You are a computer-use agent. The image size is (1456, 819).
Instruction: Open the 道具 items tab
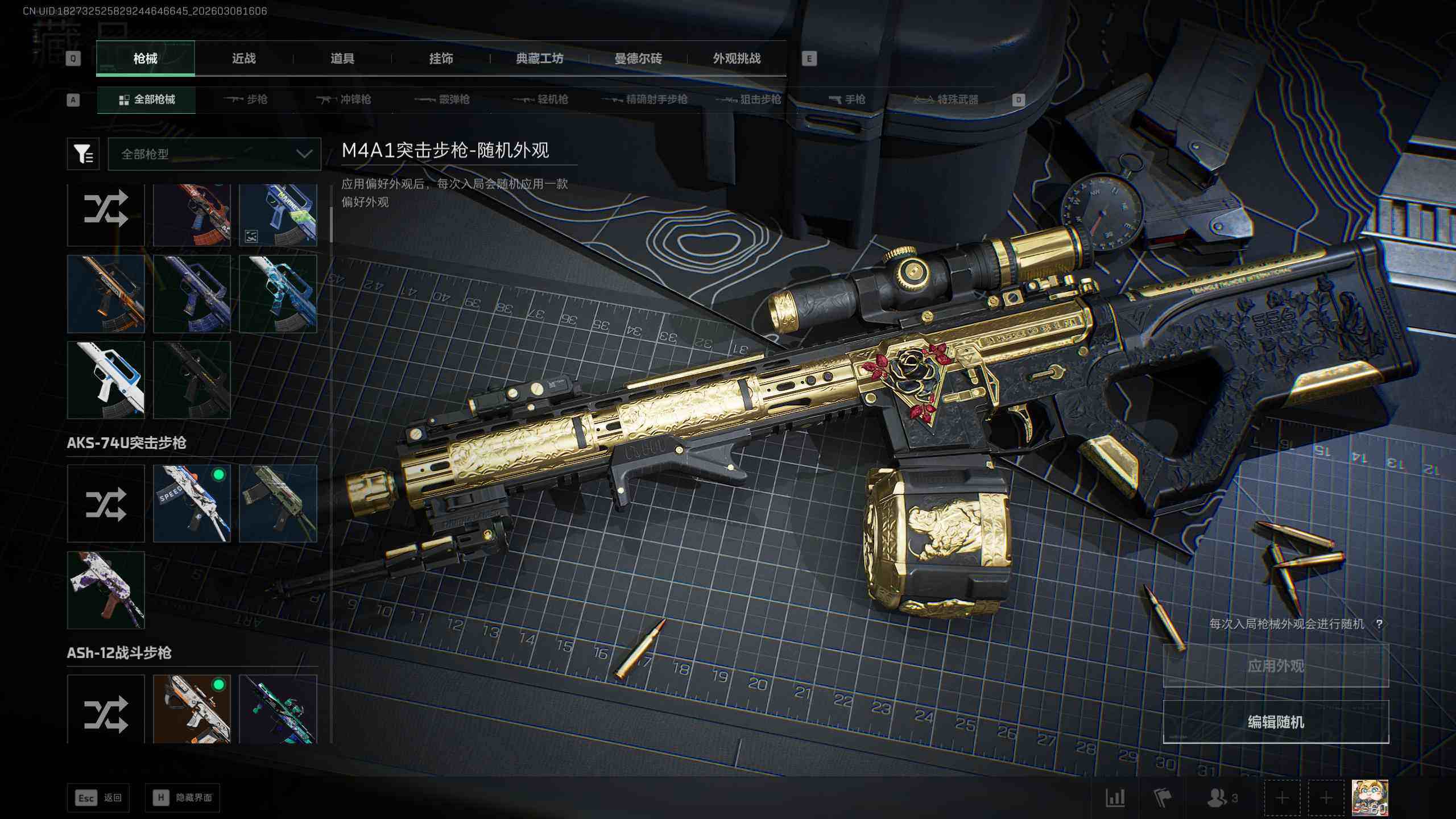pyautogui.click(x=342, y=59)
